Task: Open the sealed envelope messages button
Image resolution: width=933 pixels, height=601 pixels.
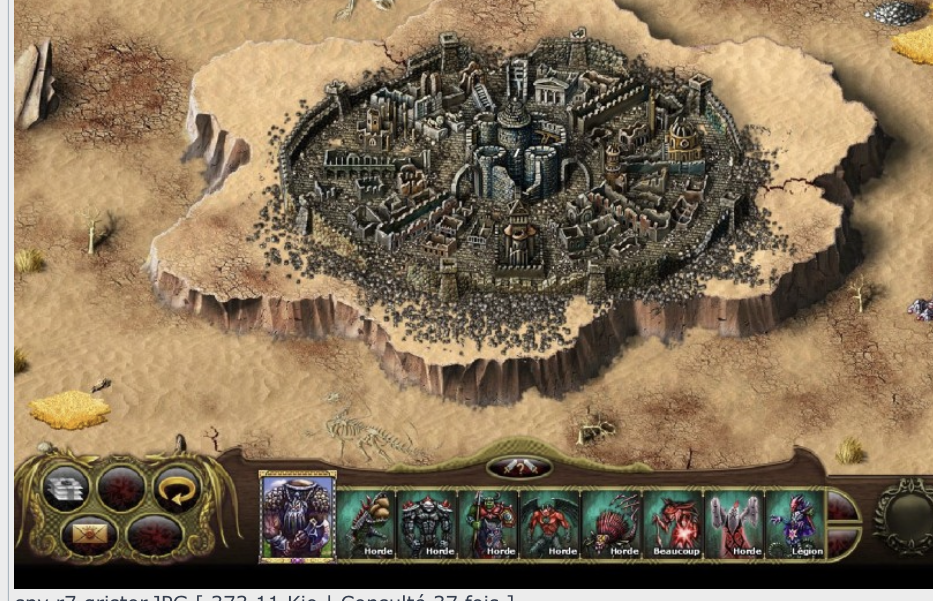Action: [x=88, y=534]
